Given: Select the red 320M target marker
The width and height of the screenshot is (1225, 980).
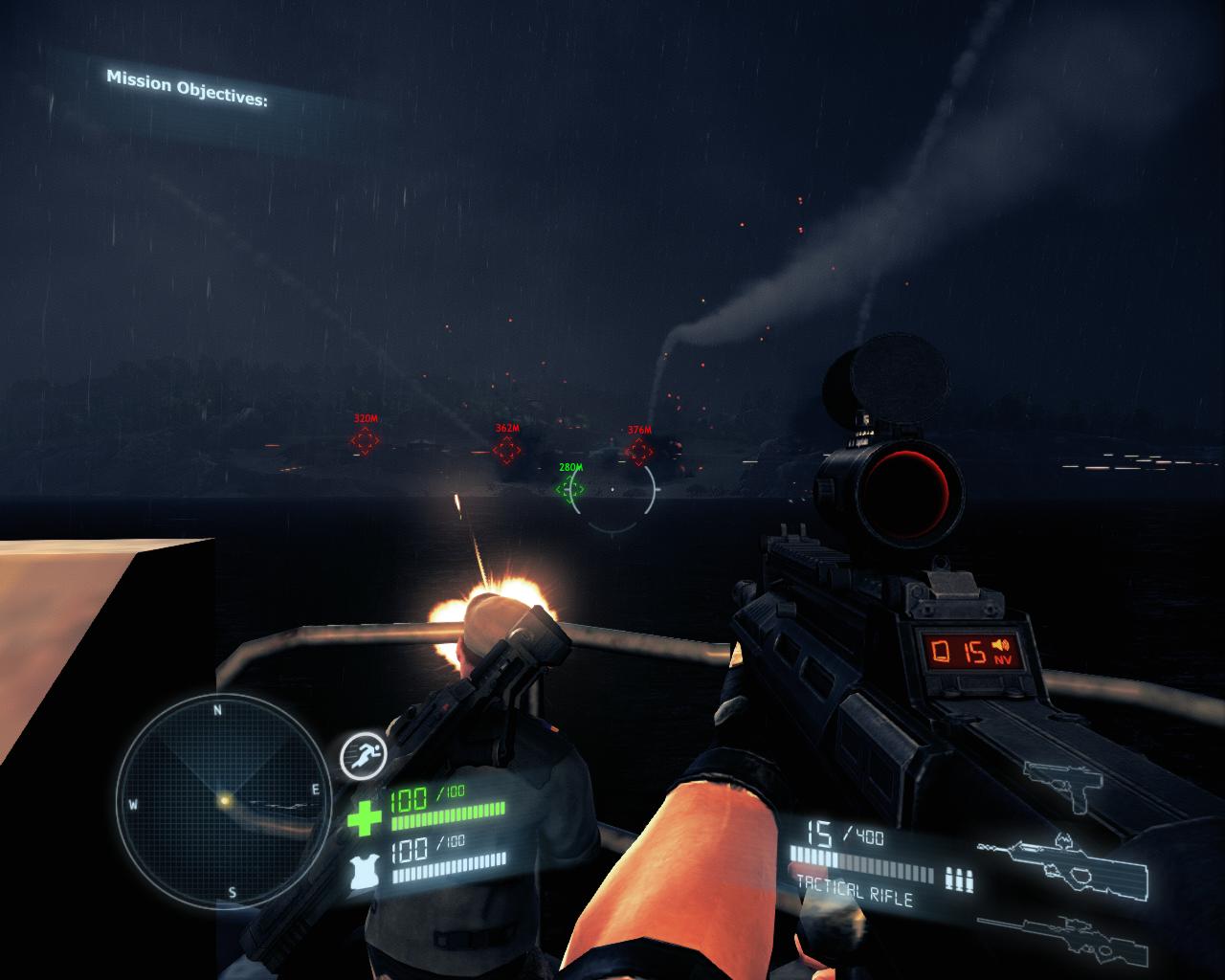Looking at the screenshot, I should (364, 440).
